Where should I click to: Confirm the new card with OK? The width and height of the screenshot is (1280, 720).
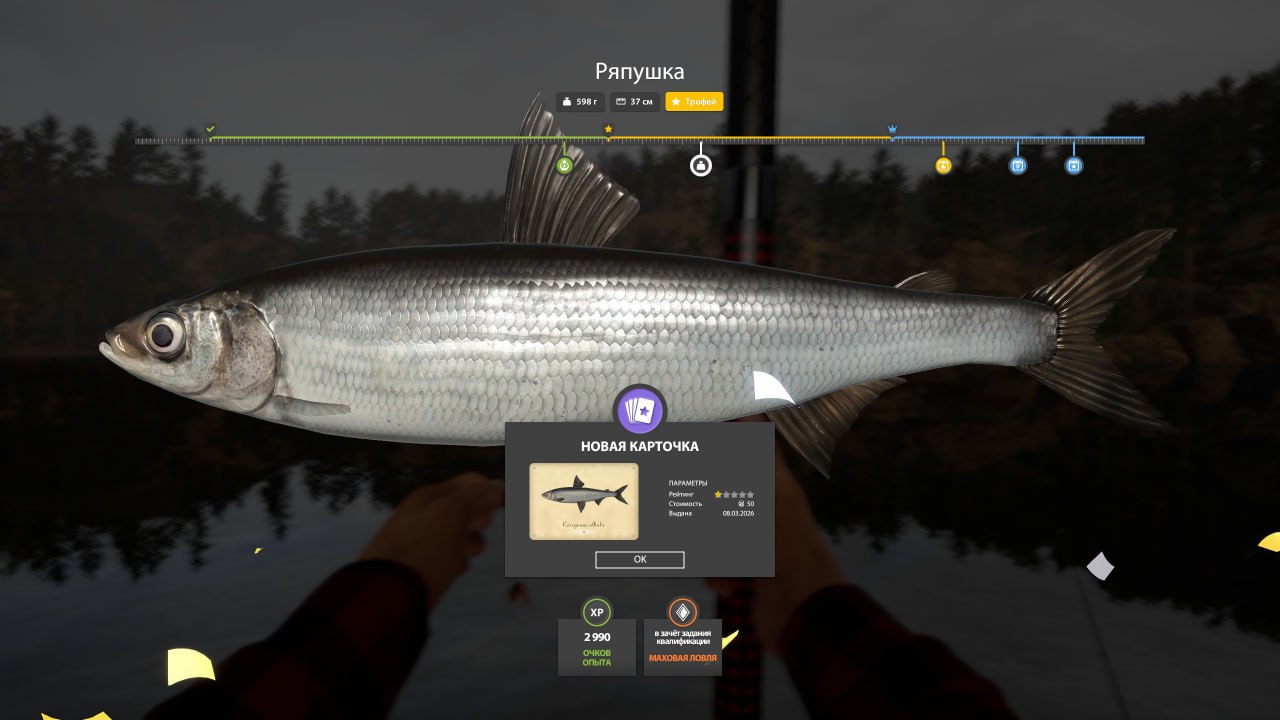point(639,560)
